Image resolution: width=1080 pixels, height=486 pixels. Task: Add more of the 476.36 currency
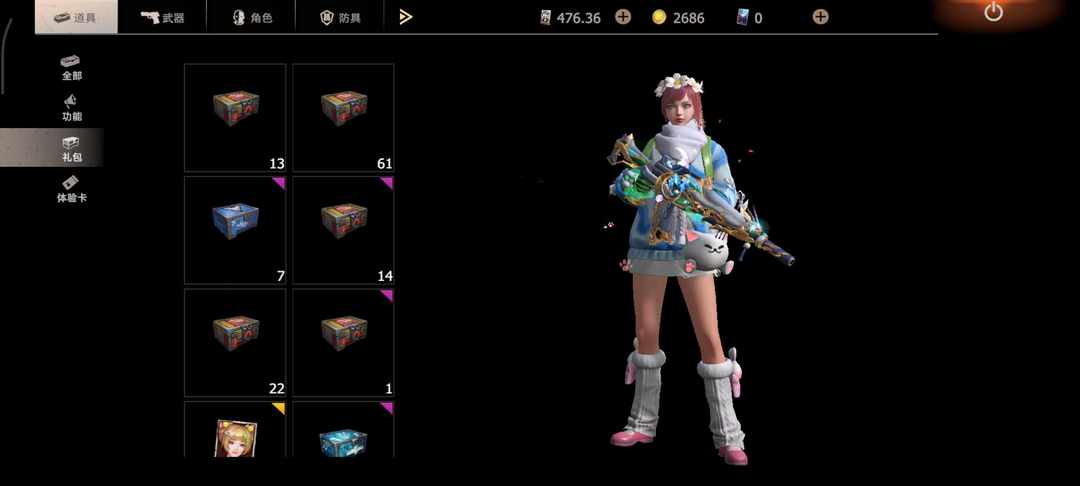(x=623, y=17)
